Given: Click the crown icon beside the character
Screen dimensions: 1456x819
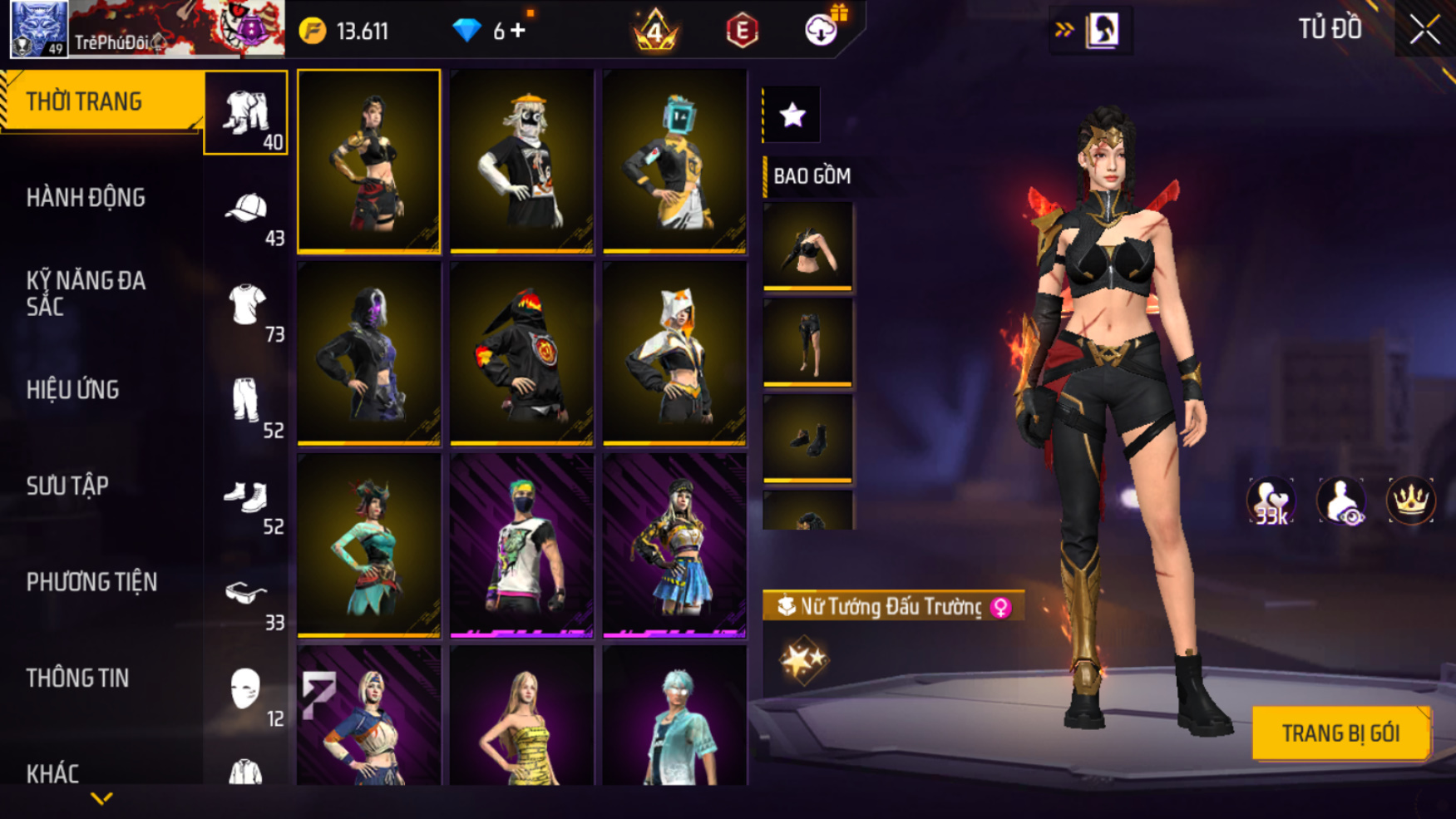Looking at the screenshot, I should [1410, 501].
